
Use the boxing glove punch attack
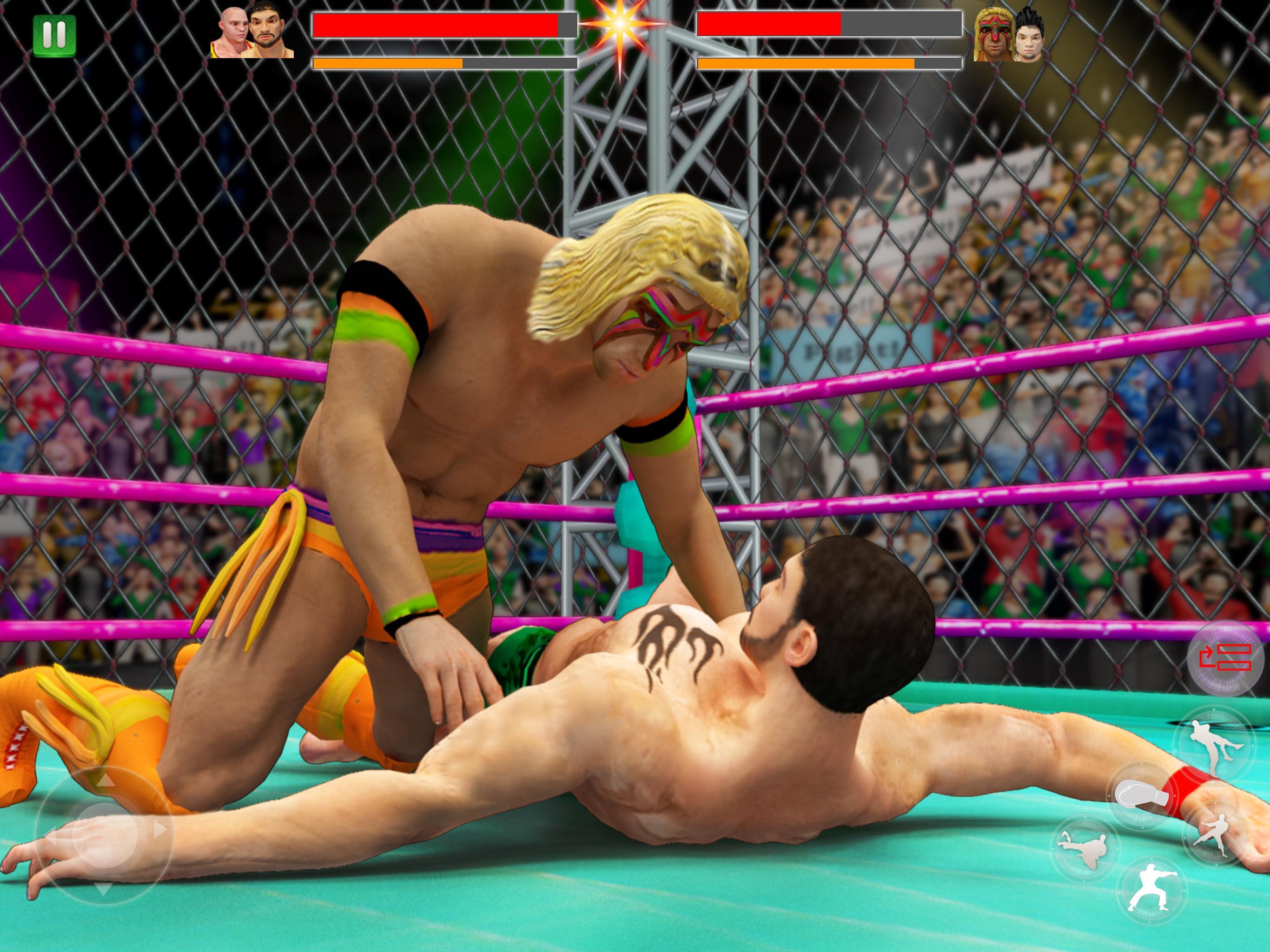pos(1142,796)
